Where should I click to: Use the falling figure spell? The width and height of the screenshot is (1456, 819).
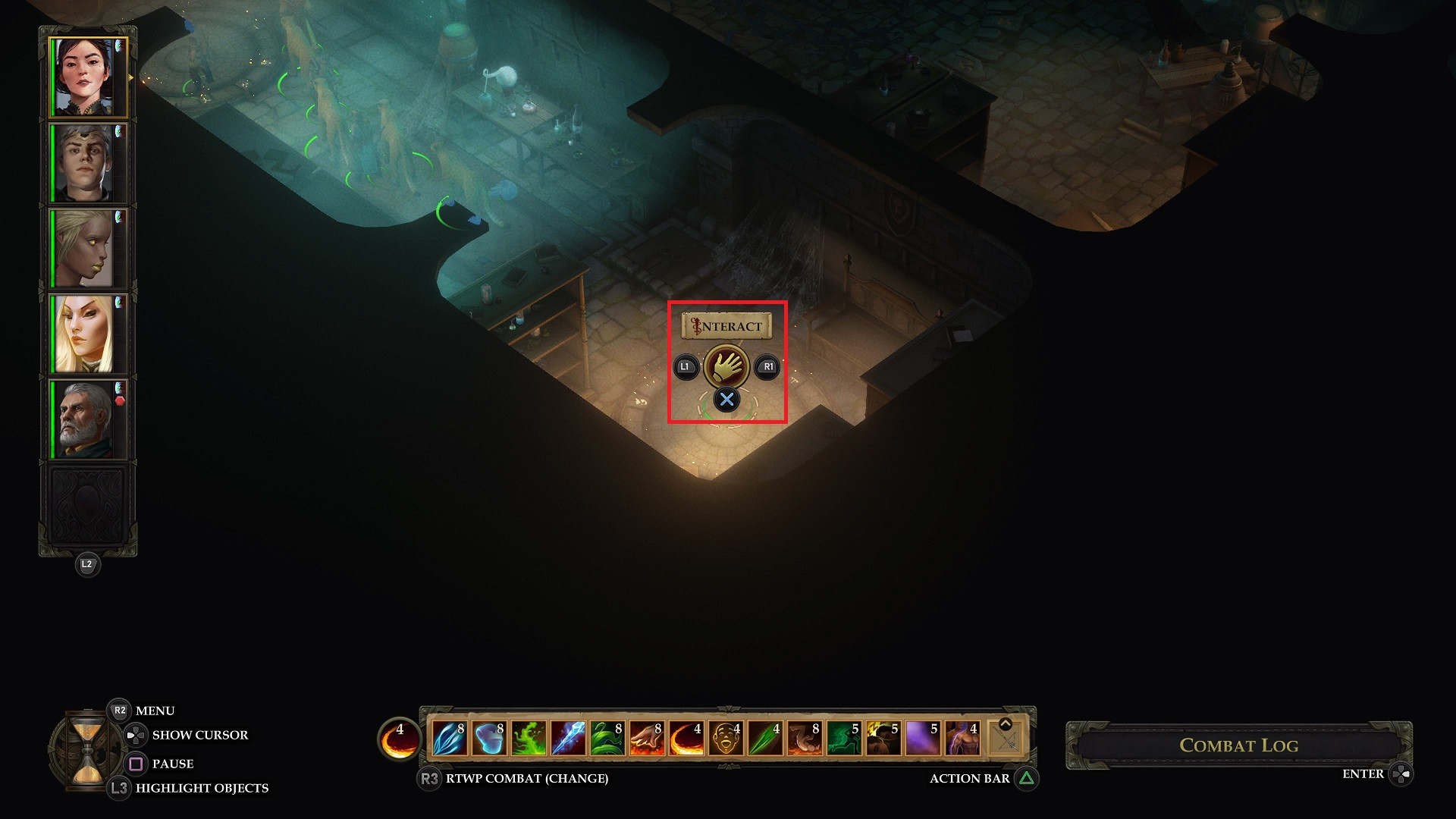pos(805,739)
